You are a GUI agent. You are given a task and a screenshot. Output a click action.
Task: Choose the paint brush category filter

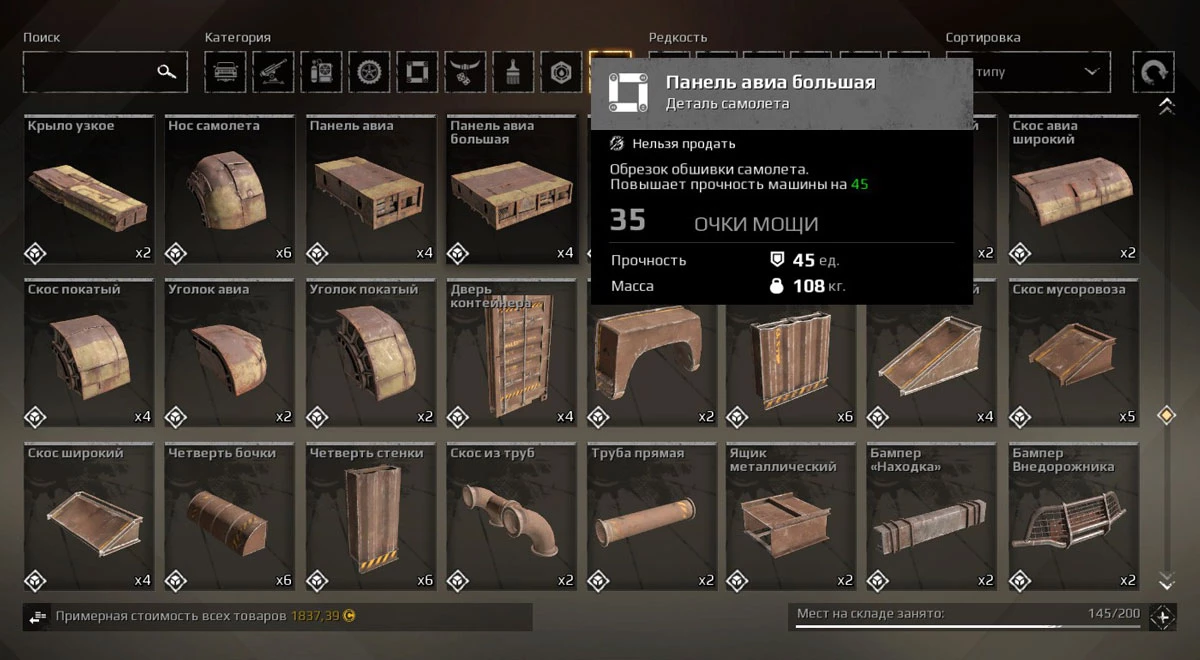coord(513,72)
